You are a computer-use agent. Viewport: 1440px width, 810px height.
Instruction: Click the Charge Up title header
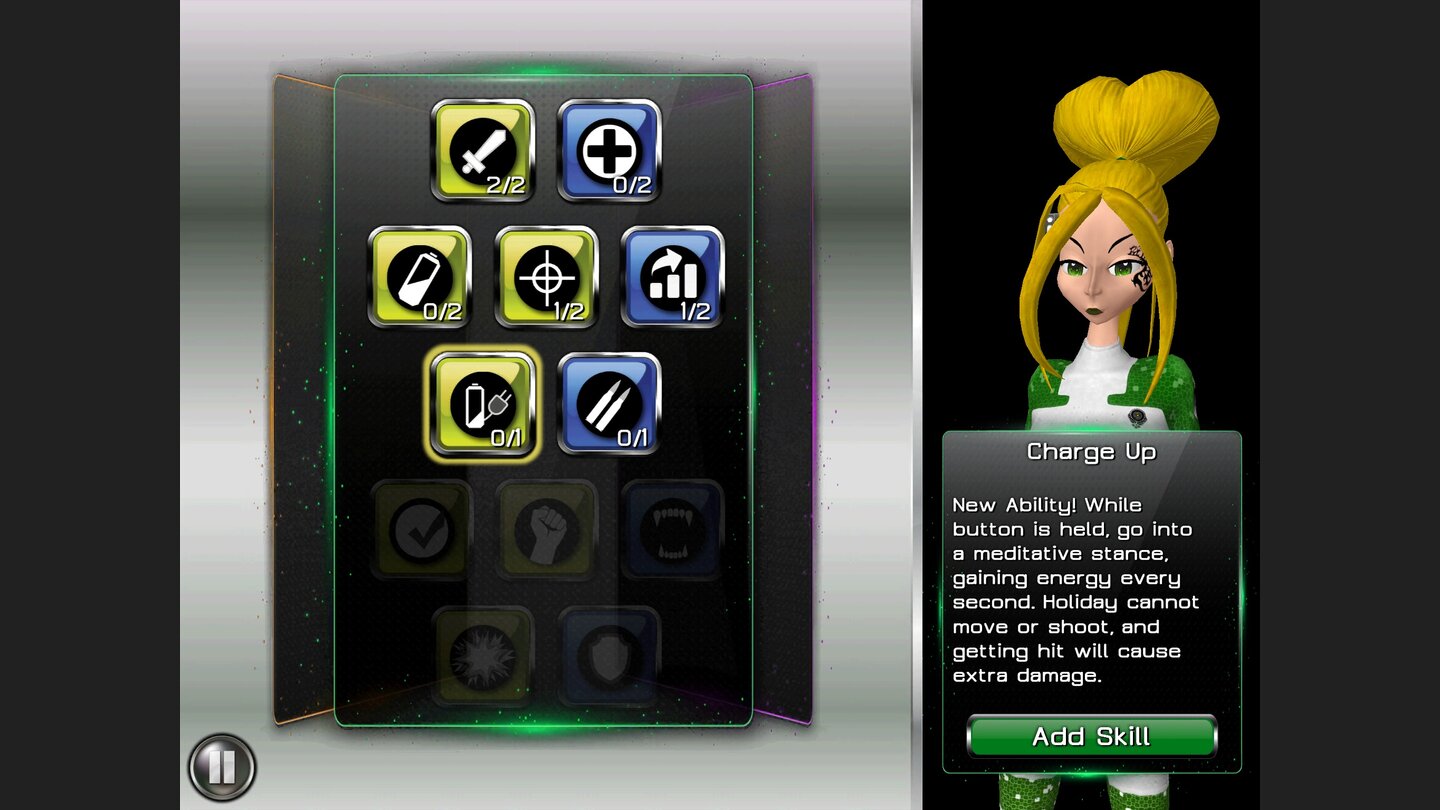pos(1092,452)
